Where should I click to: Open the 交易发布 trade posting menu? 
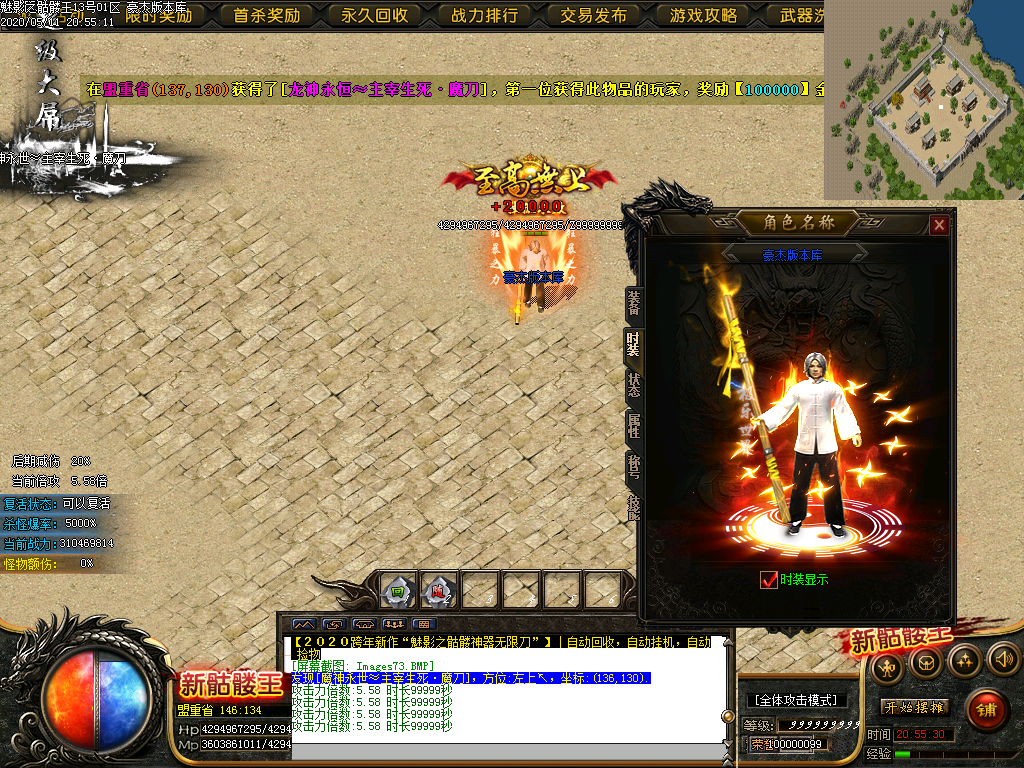[594, 15]
